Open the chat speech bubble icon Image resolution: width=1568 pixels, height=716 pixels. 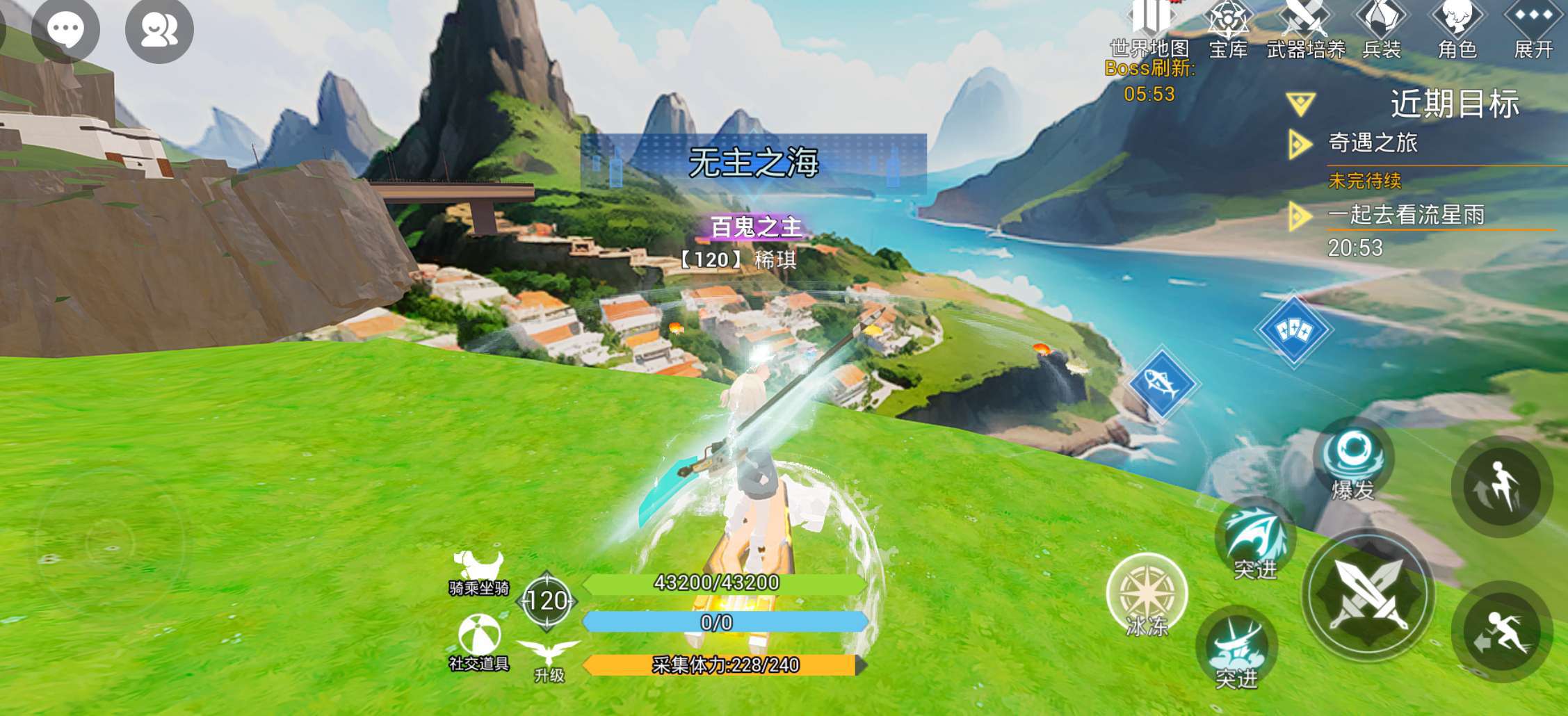[65, 29]
